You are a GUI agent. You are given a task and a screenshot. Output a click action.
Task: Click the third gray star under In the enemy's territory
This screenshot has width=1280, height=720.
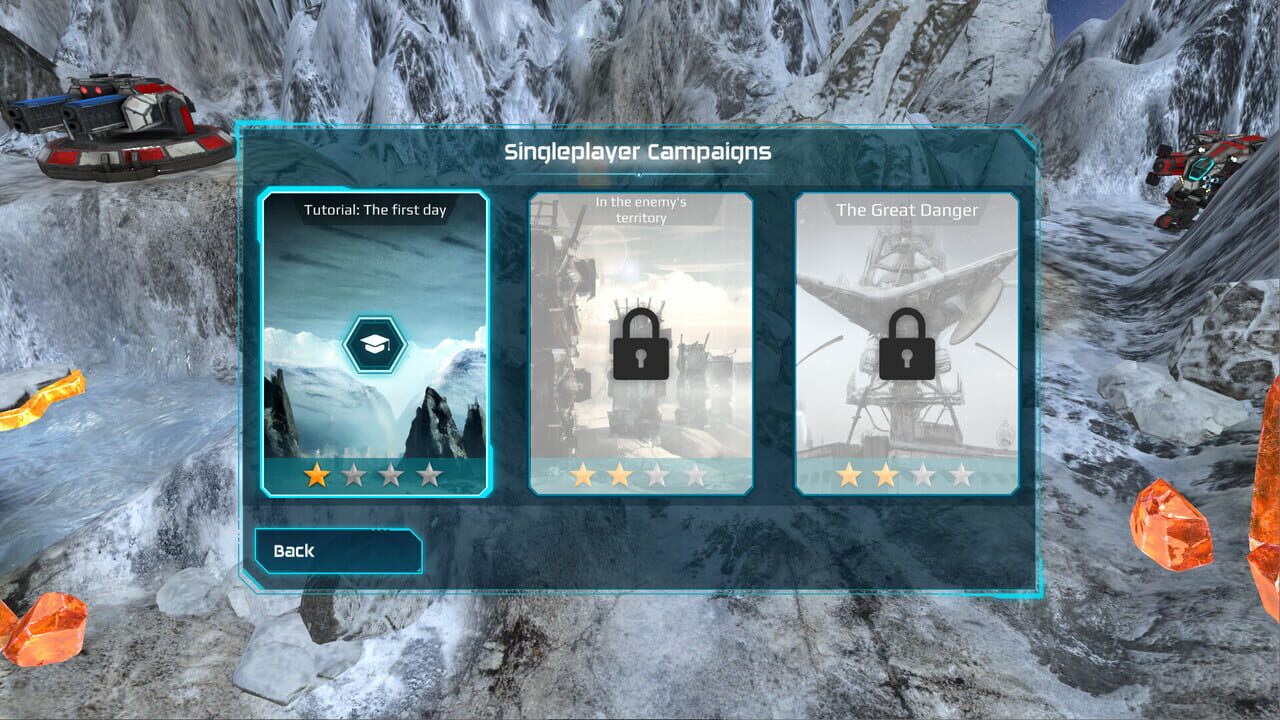656,473
